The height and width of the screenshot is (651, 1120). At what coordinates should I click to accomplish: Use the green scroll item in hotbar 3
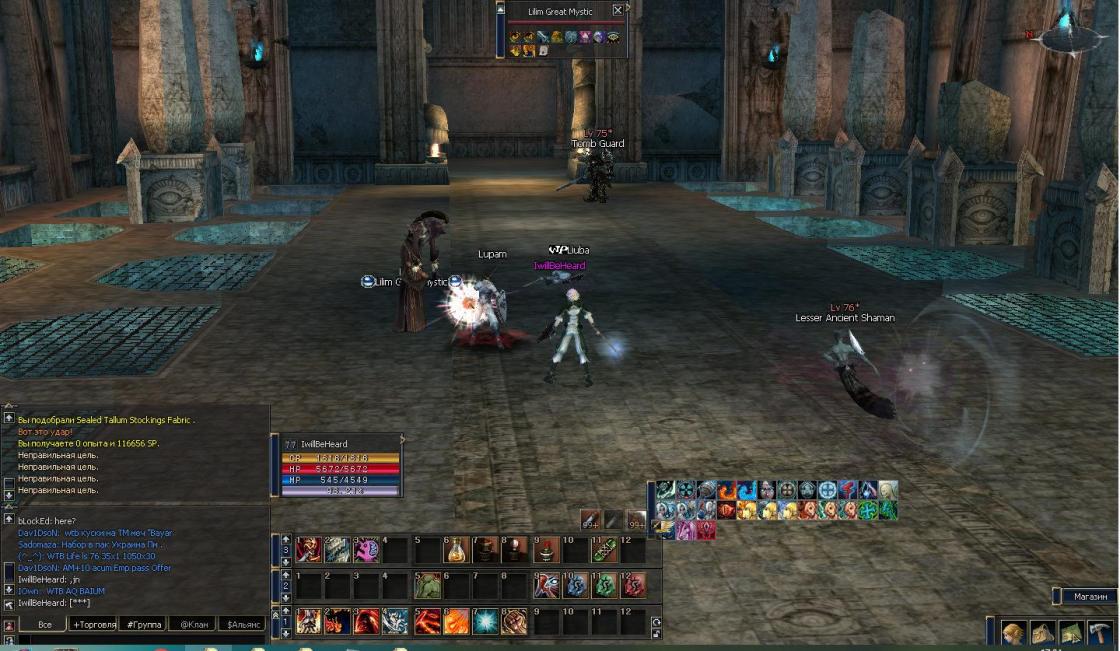[603, 550]
